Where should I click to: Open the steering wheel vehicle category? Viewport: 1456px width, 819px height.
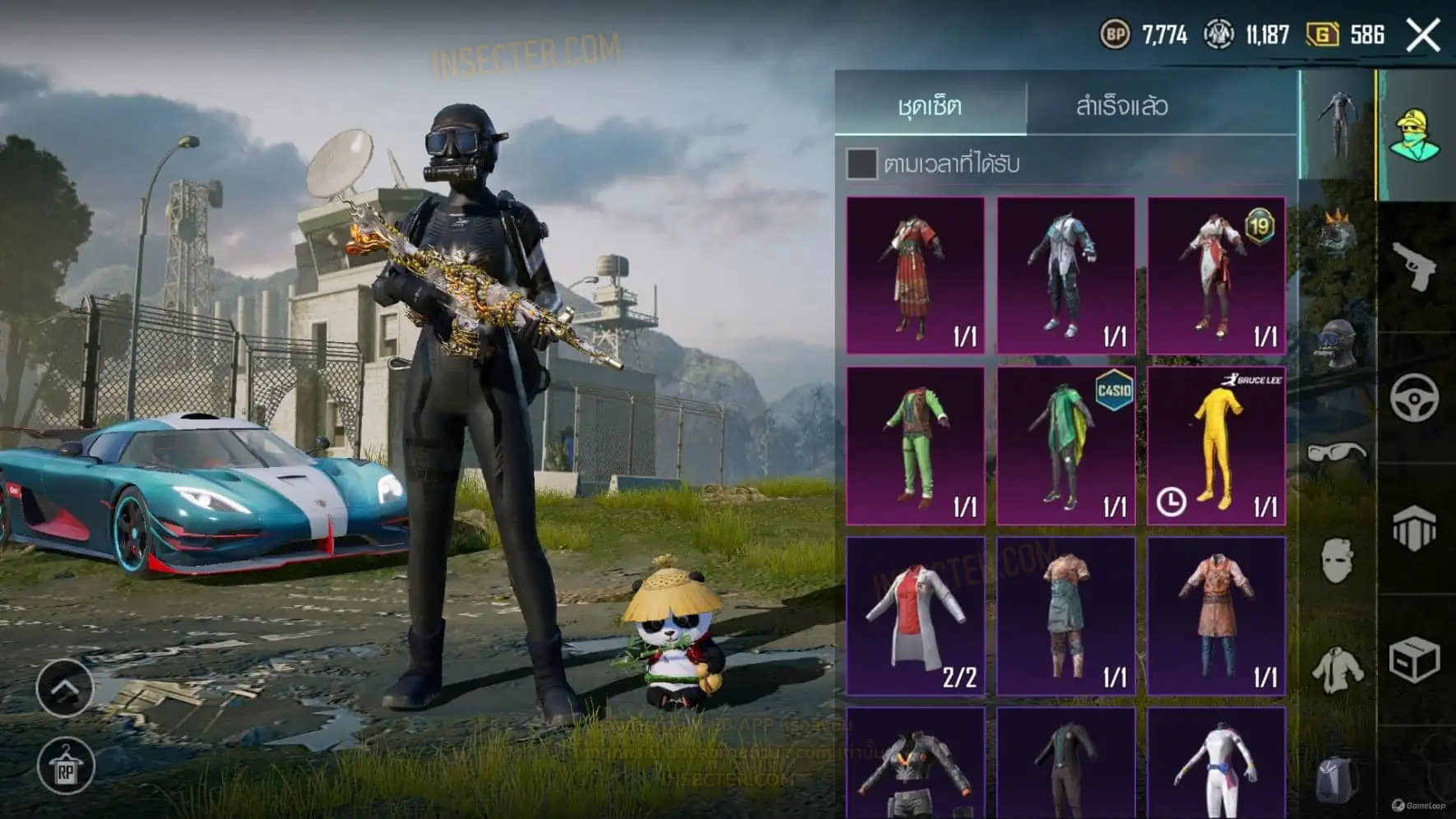(1415, 398)
